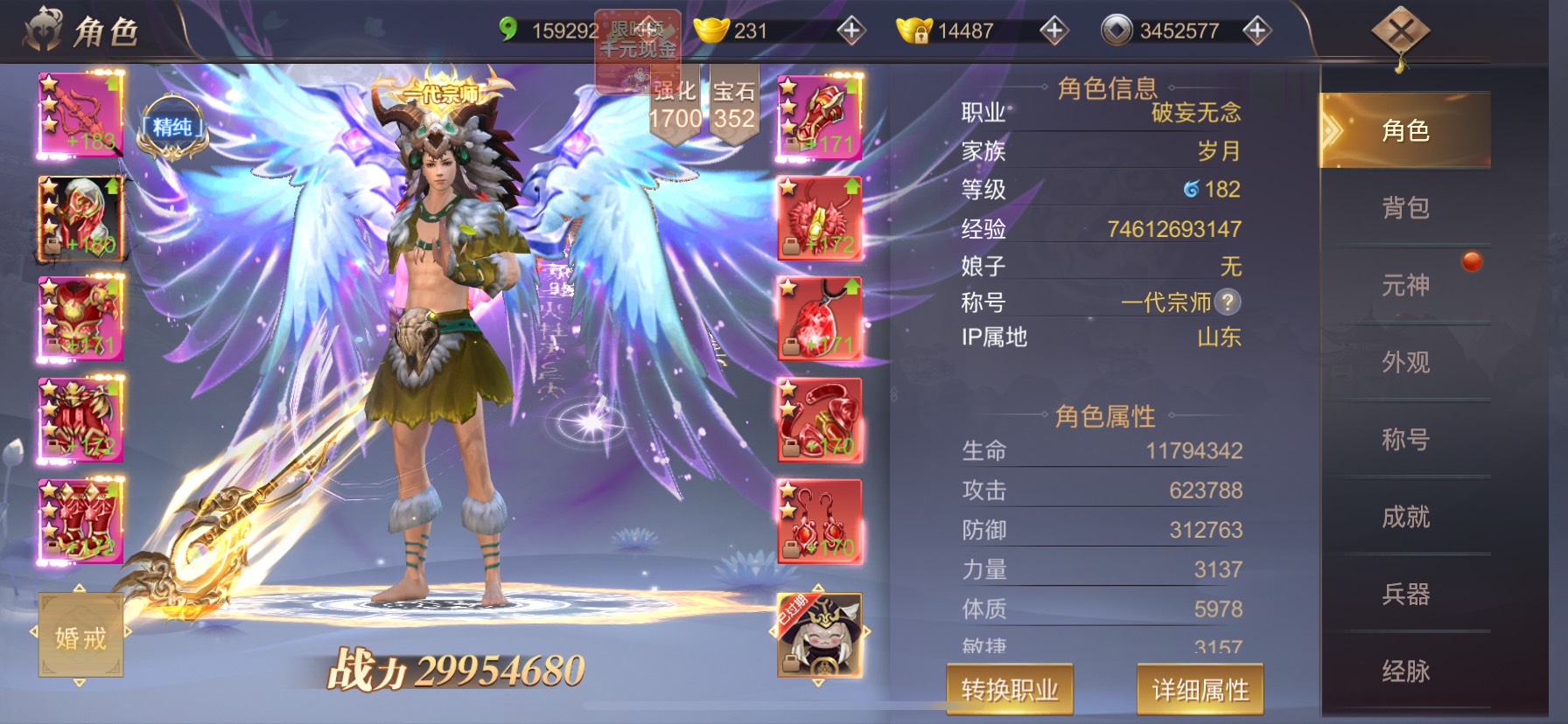Add more gold ingots (231) with plus
1568x724 pixels.
pyautogui.click(x=850, y=31)
